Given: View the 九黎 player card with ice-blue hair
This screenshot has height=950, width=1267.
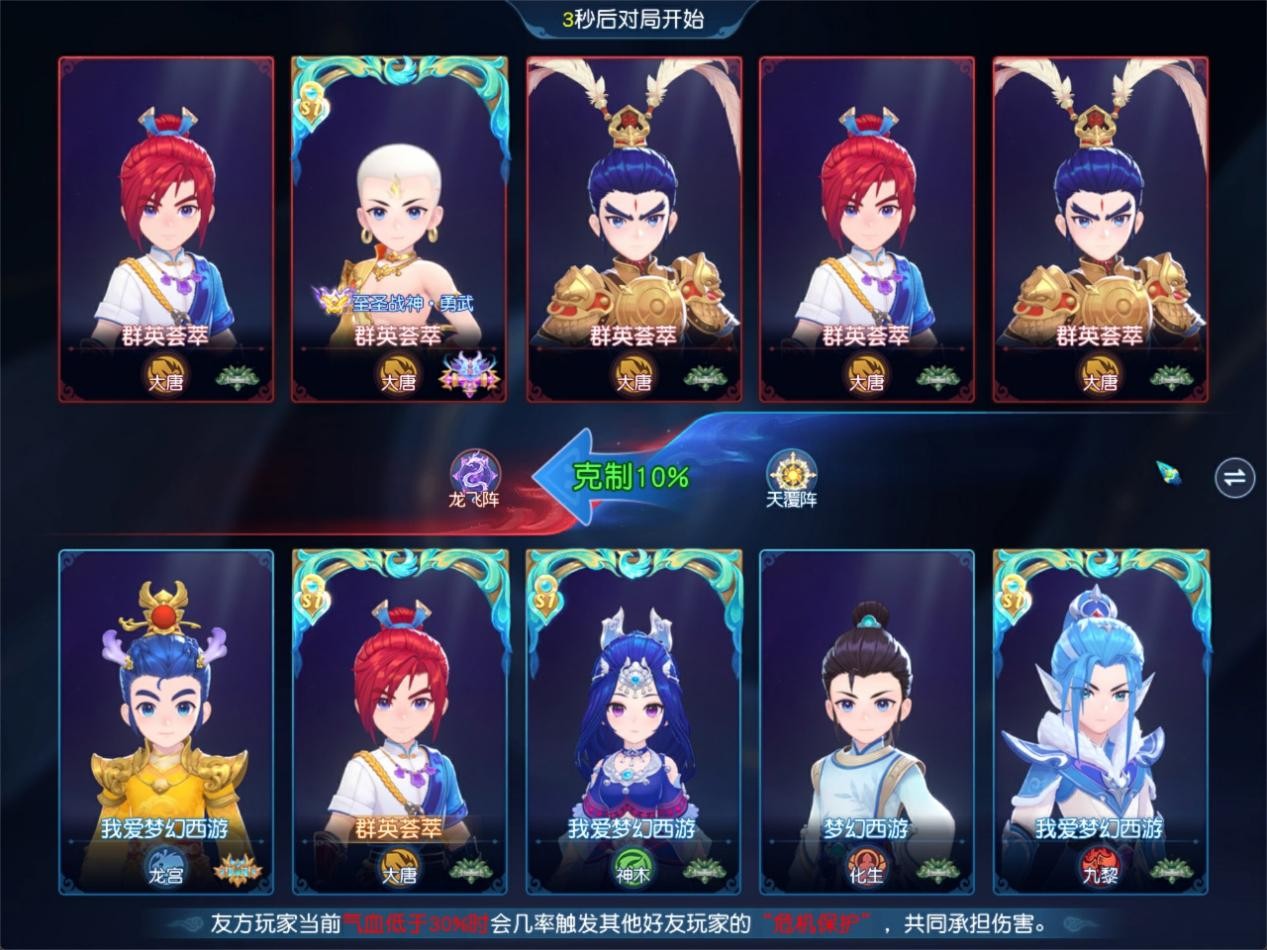Looking at the screenshot, I should coord(1100,722).
